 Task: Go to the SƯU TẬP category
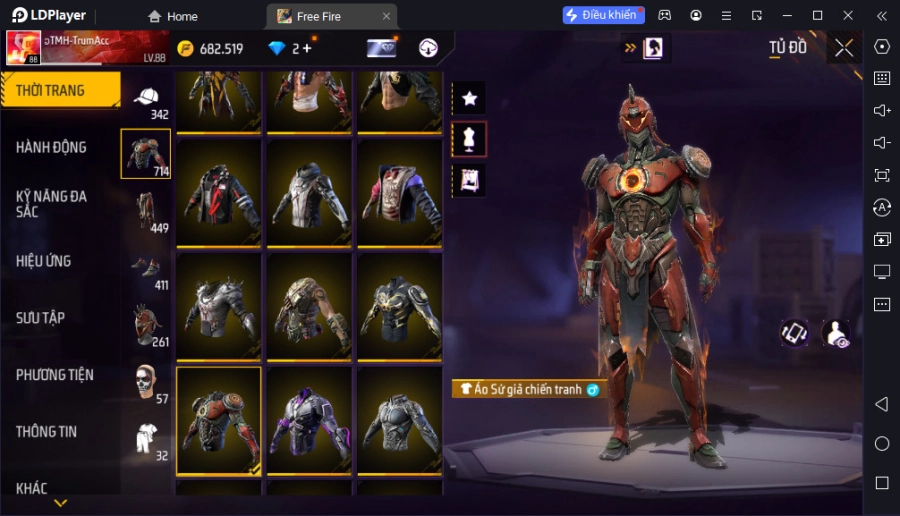pos(41,318)
